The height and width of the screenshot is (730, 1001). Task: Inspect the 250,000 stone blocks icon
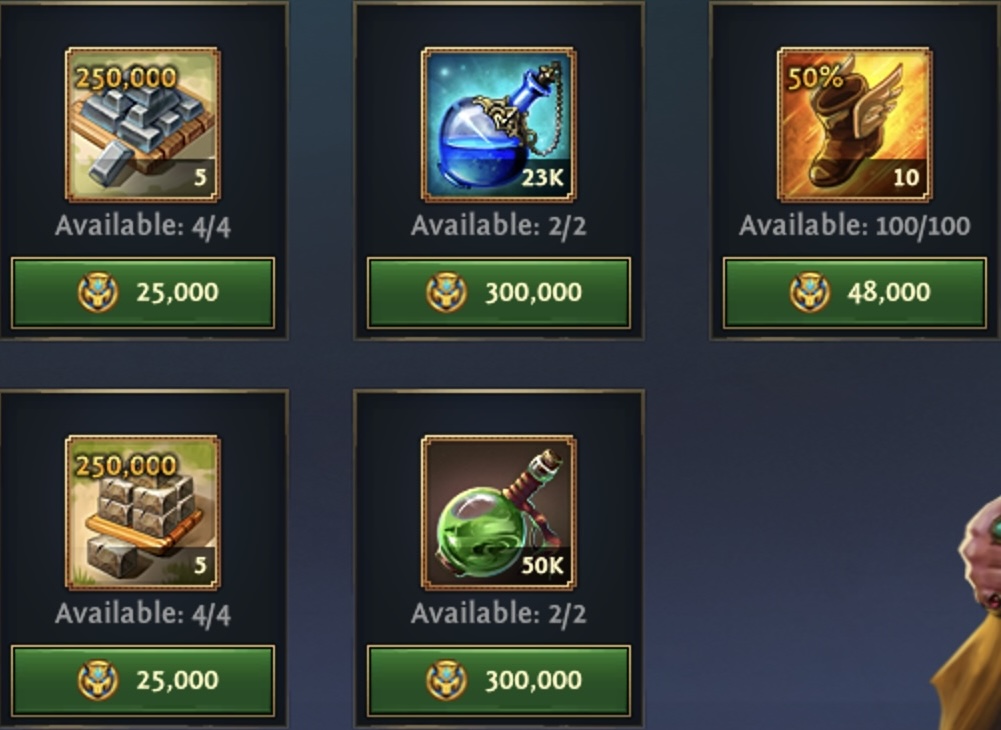[143, 512]
